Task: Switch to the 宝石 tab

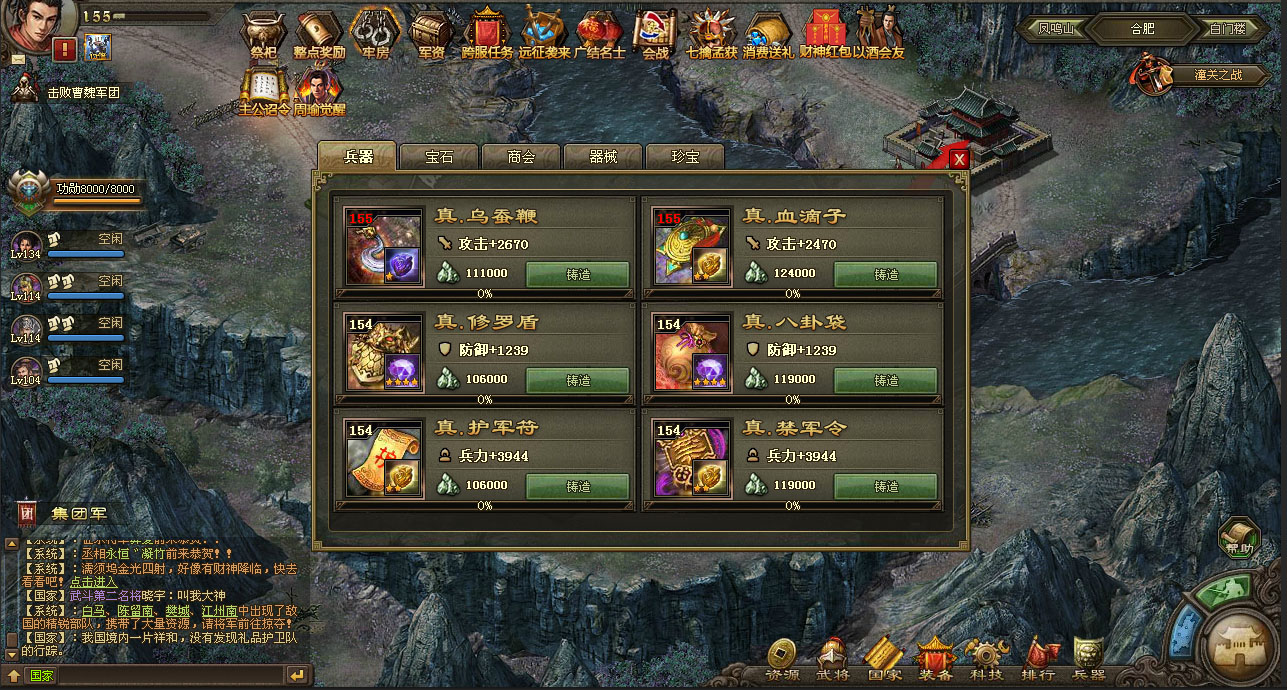Action: [x=439, y=157]
